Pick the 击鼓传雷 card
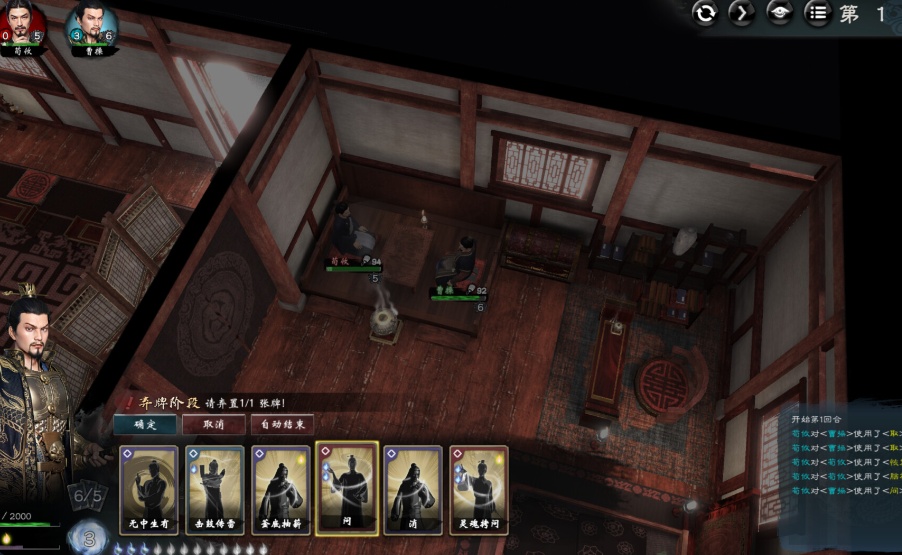 pyautogui.click(x=214, y=489)
